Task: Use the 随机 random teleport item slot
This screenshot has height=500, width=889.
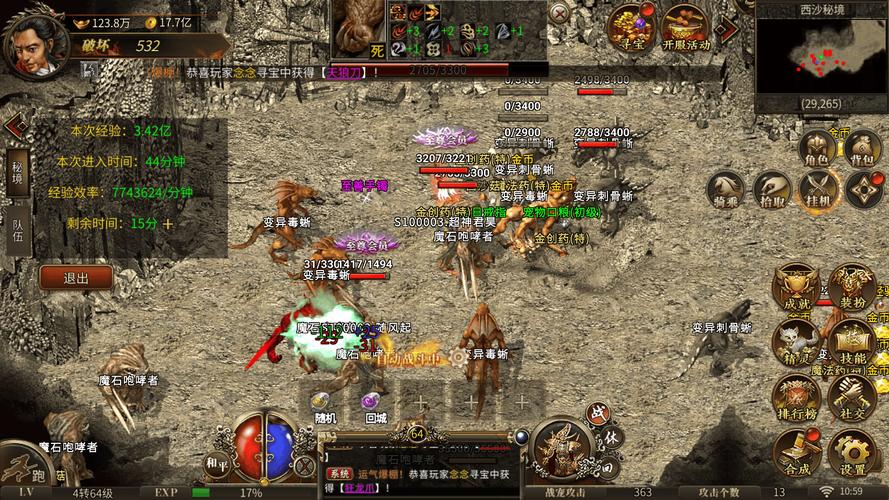Action: pos(323,404)
